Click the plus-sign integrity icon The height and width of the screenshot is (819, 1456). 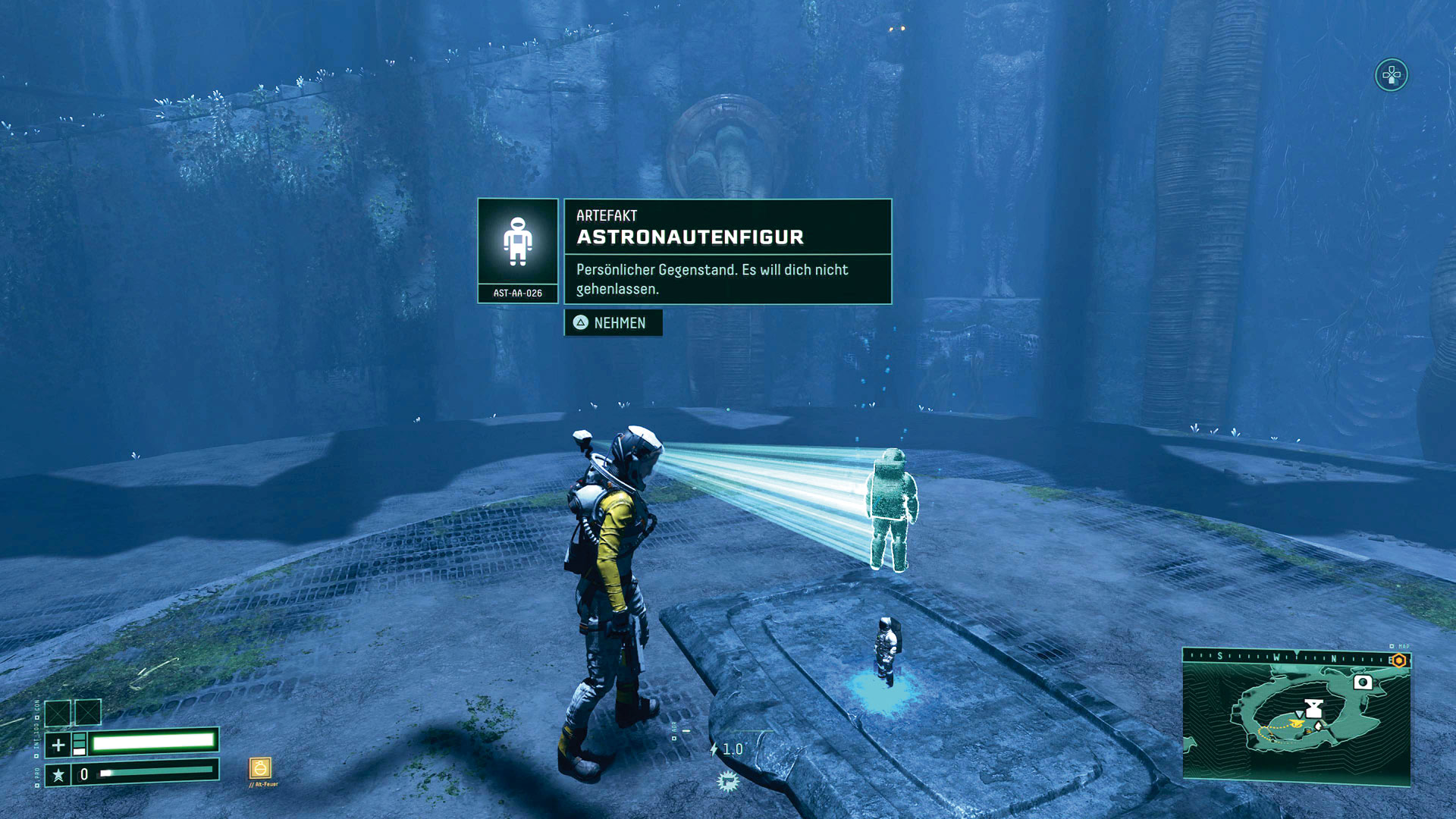tap(58, 745)
